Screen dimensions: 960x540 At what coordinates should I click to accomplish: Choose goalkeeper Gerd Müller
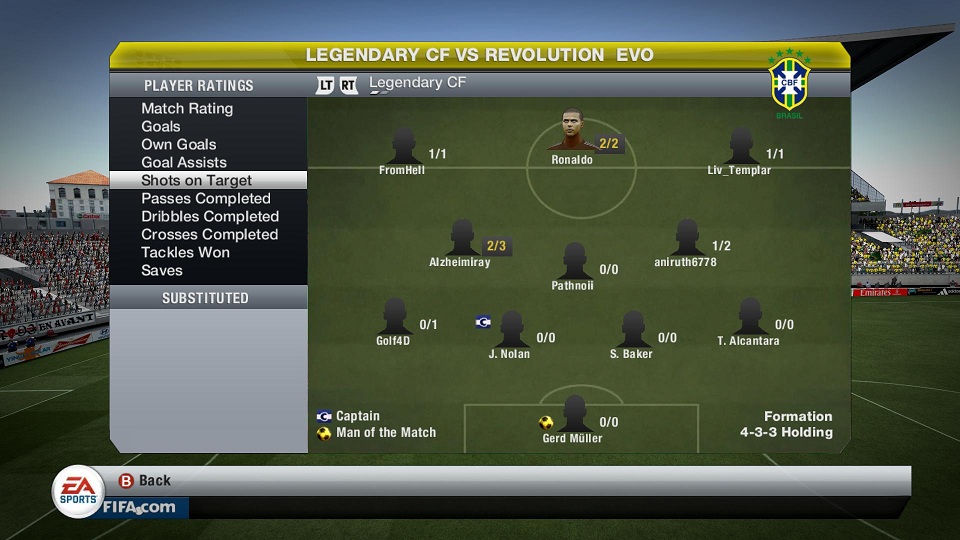pyautogui.click(x=574, y=413)
